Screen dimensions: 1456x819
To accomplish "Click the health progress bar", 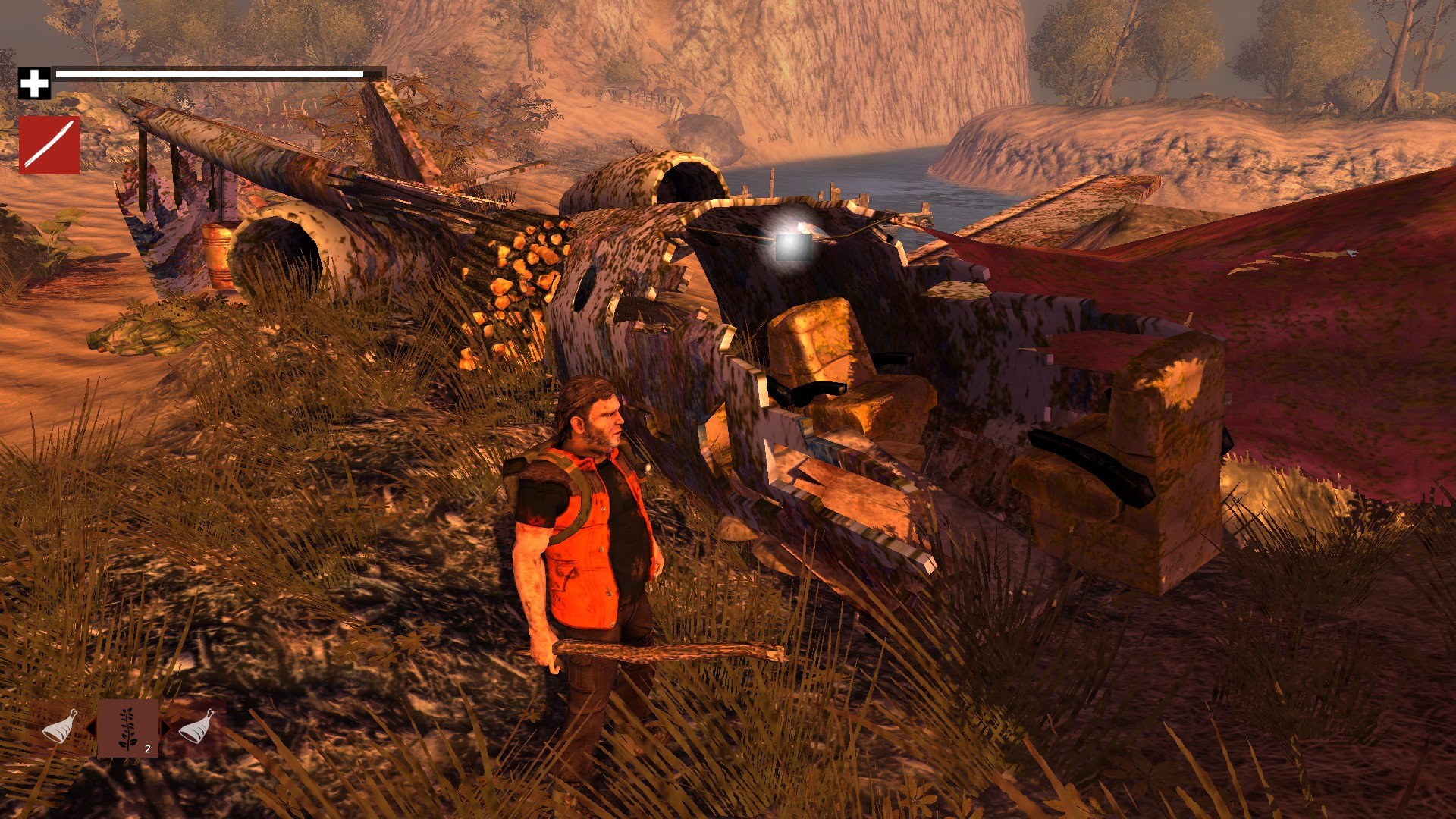I will pyautogui.click(x=209, y=74).
